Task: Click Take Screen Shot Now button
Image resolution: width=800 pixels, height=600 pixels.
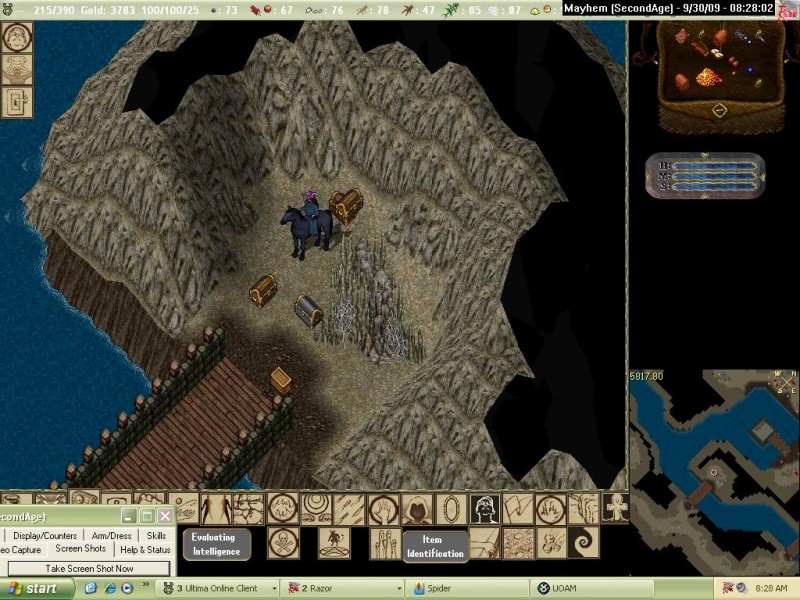Action: point(89,568)
